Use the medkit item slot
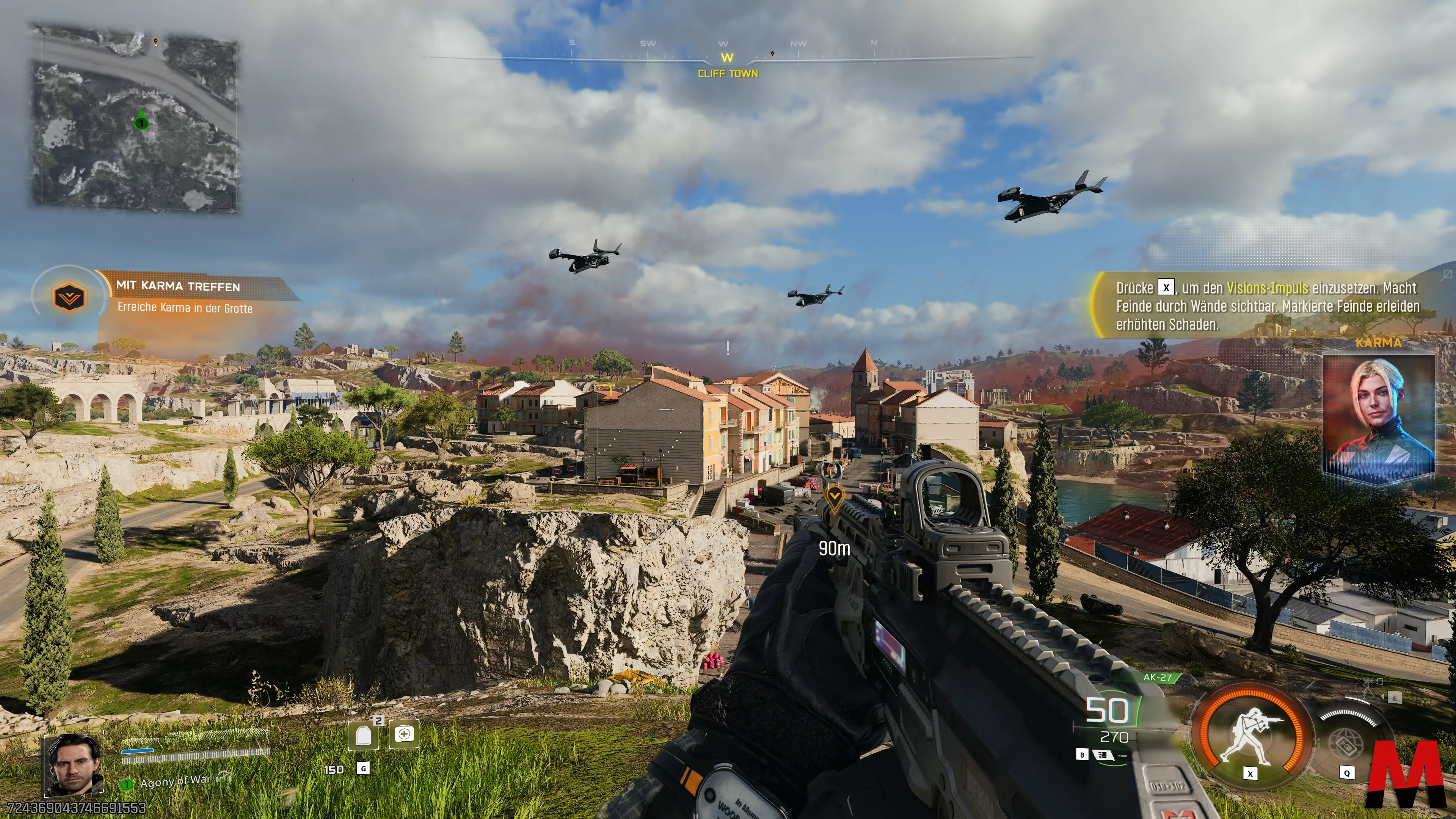 pos(403,734)
